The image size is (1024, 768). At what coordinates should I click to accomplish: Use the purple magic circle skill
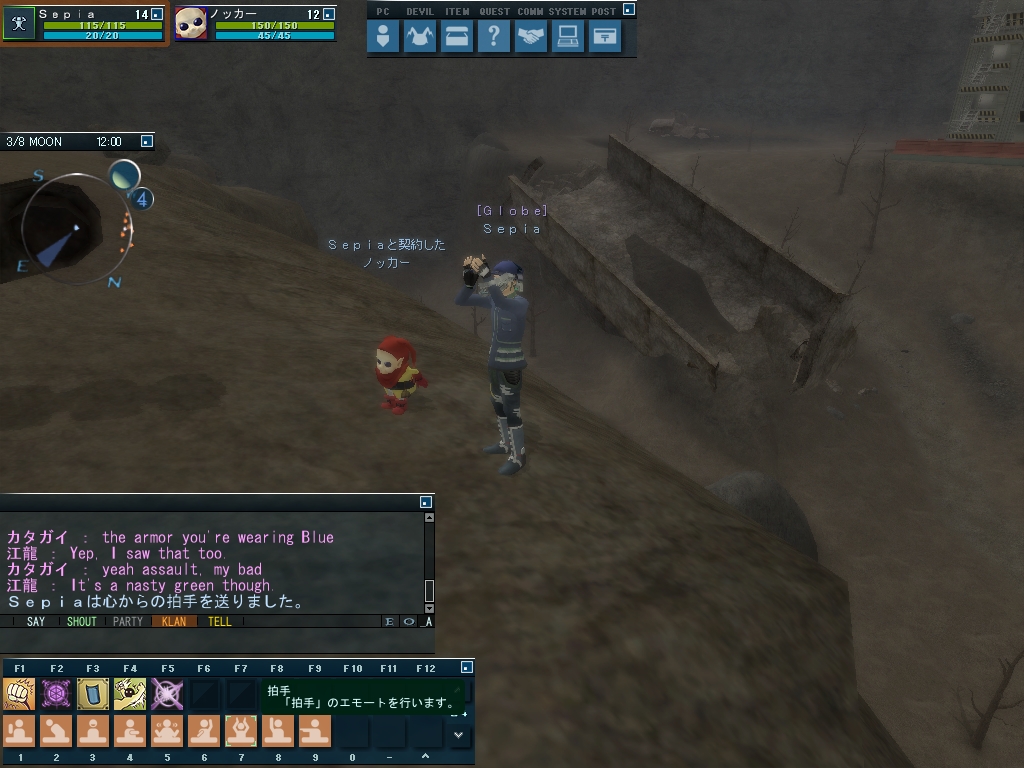56,693
